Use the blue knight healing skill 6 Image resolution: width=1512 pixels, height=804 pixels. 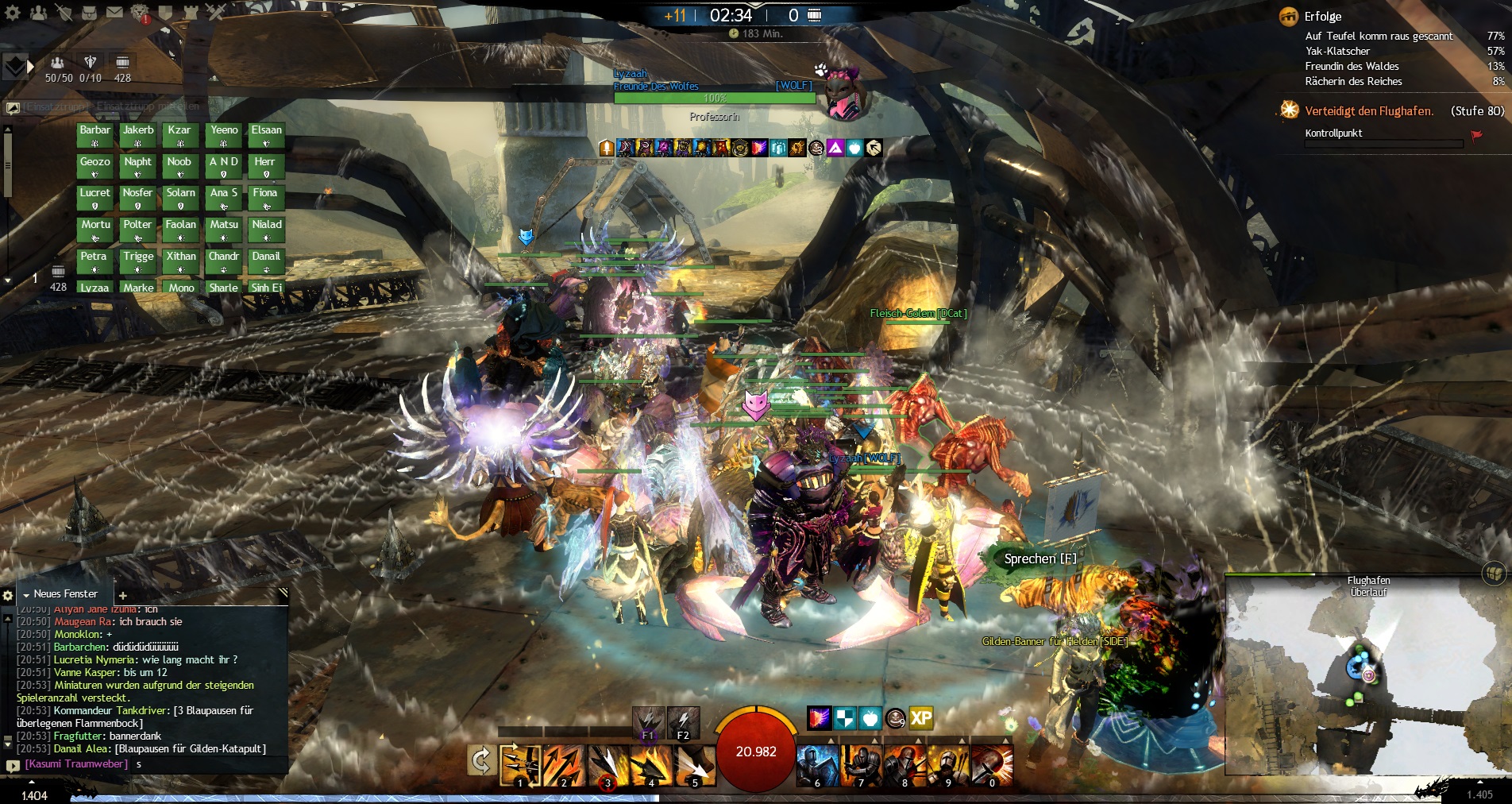click(x=818, y=766)
